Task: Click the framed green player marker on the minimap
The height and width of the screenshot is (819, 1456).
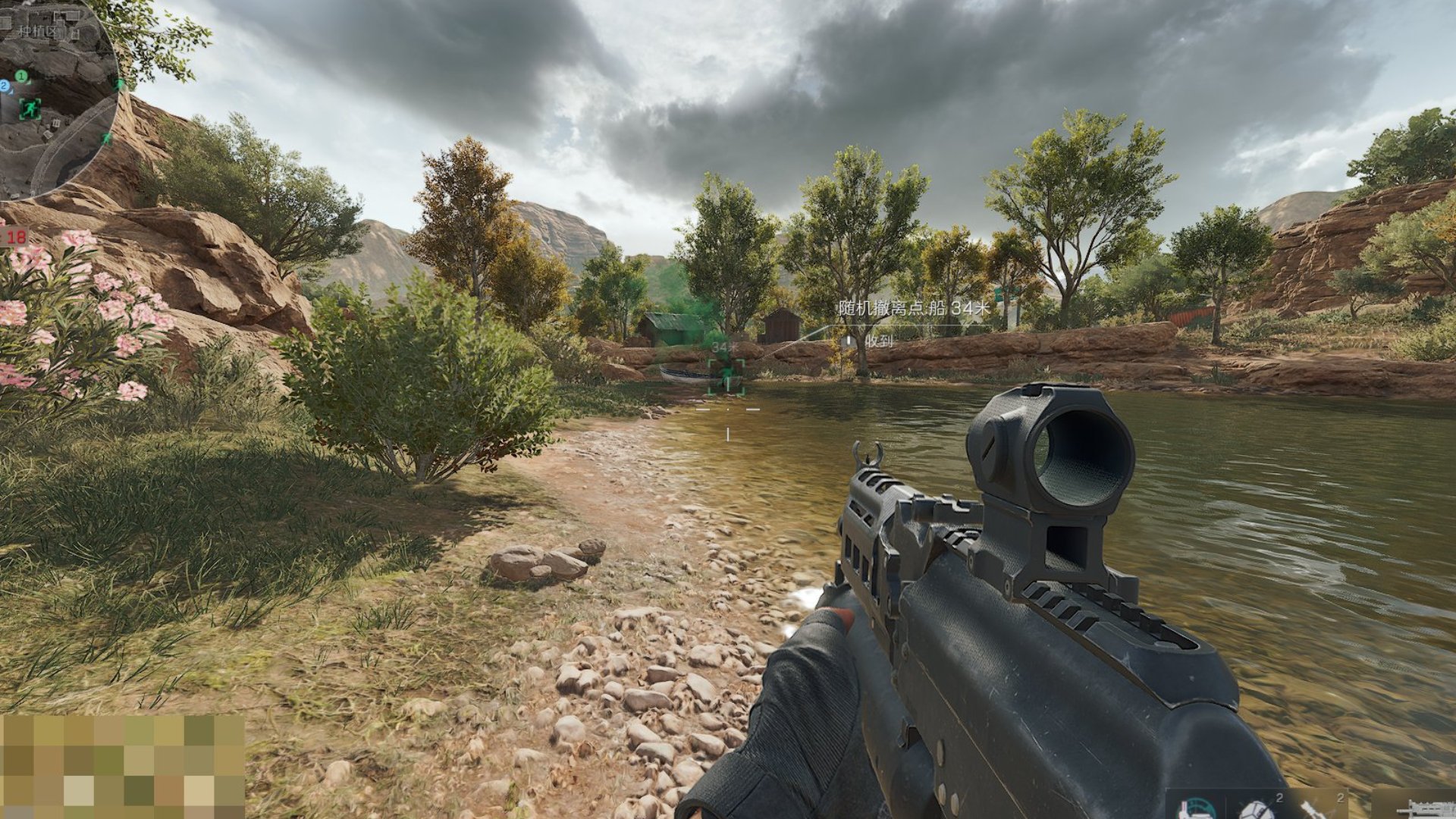Action: point(30,109)
